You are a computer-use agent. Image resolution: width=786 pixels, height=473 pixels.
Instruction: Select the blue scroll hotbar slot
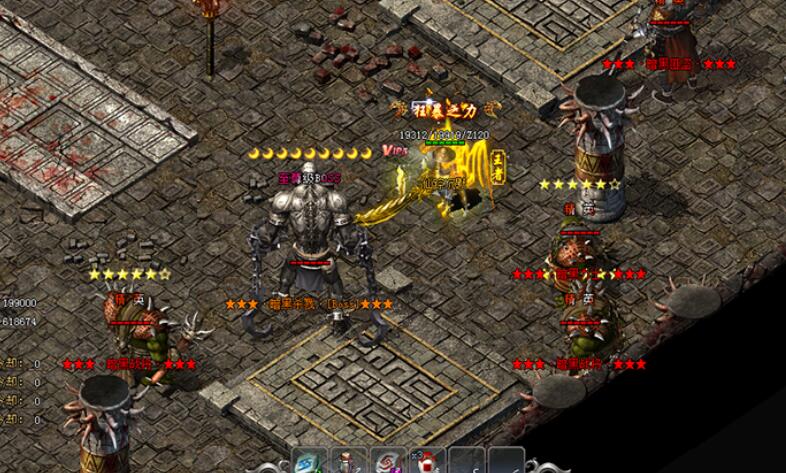point(309,464)
